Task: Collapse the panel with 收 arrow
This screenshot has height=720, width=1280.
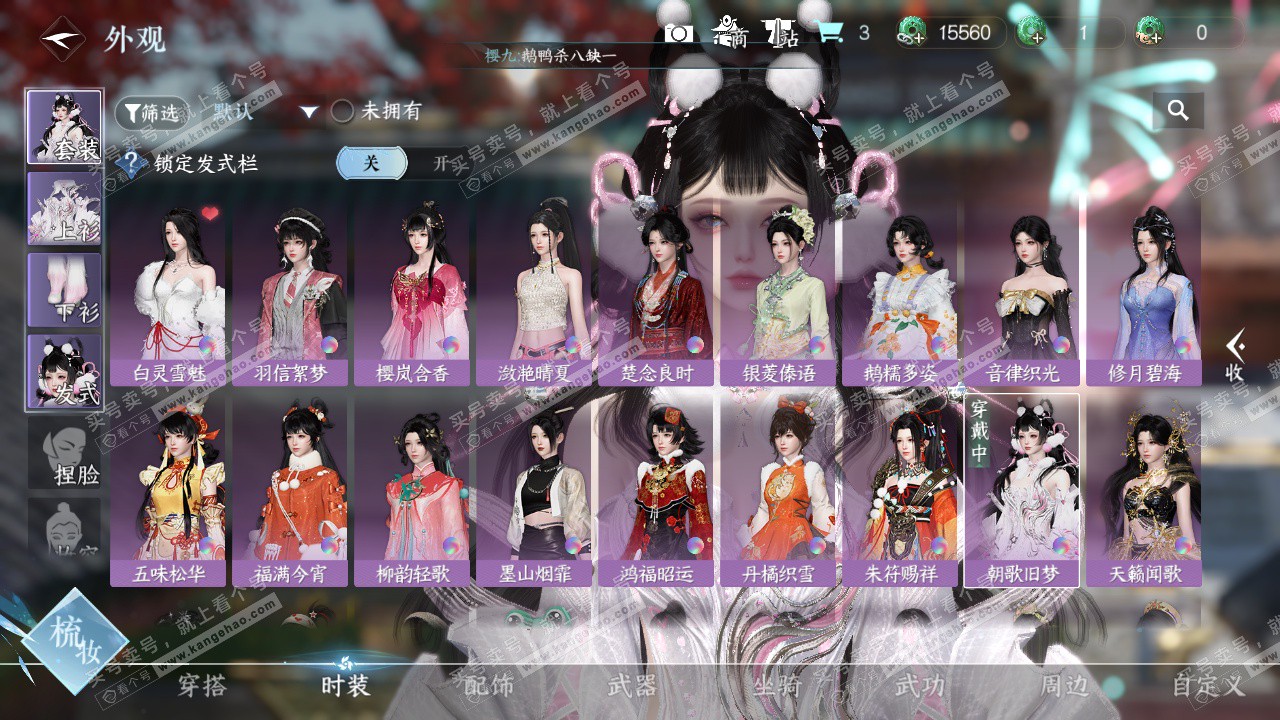Action: point(1235,355)
